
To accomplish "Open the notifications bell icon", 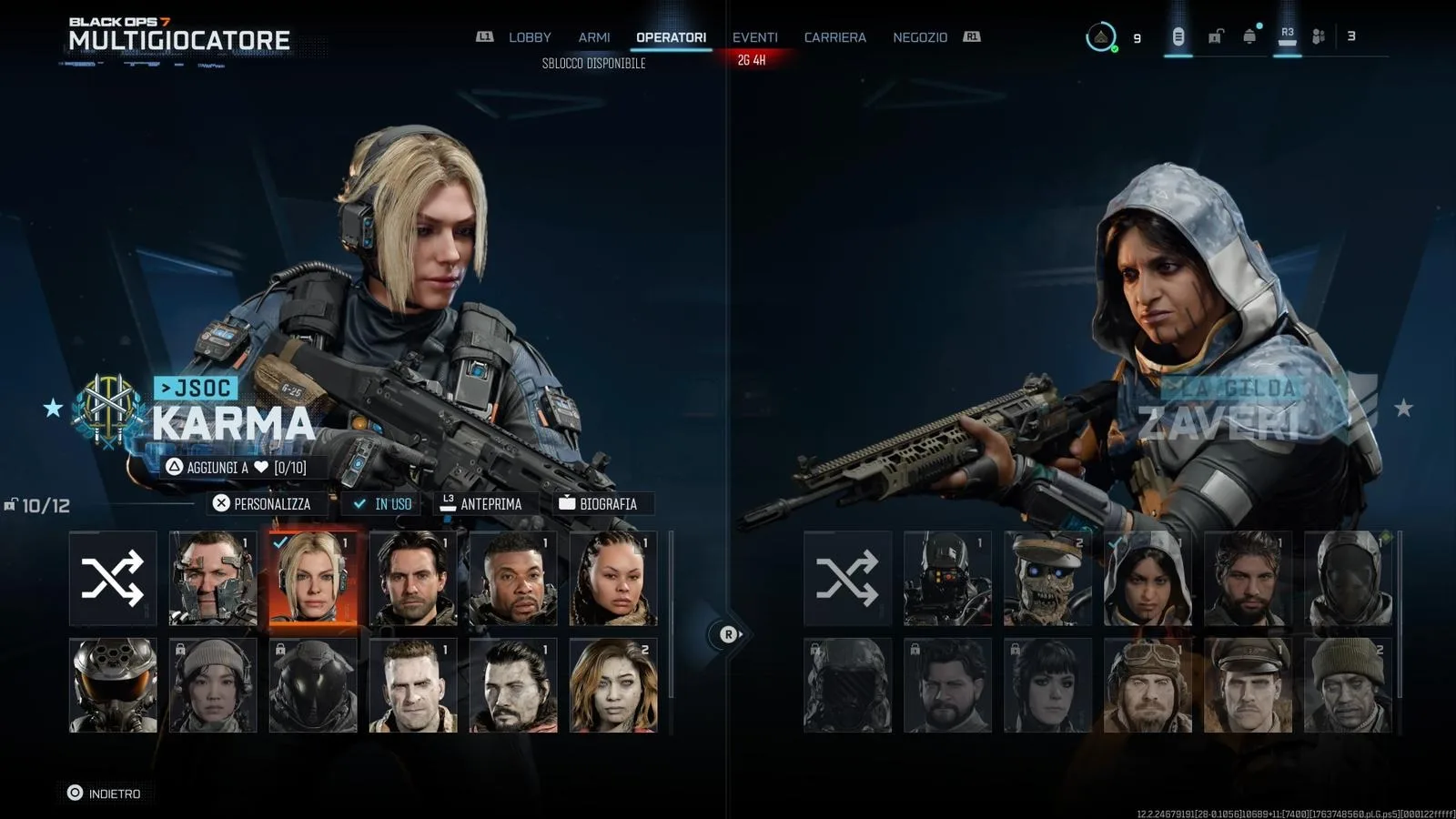I will click(x=1249, y=36).
